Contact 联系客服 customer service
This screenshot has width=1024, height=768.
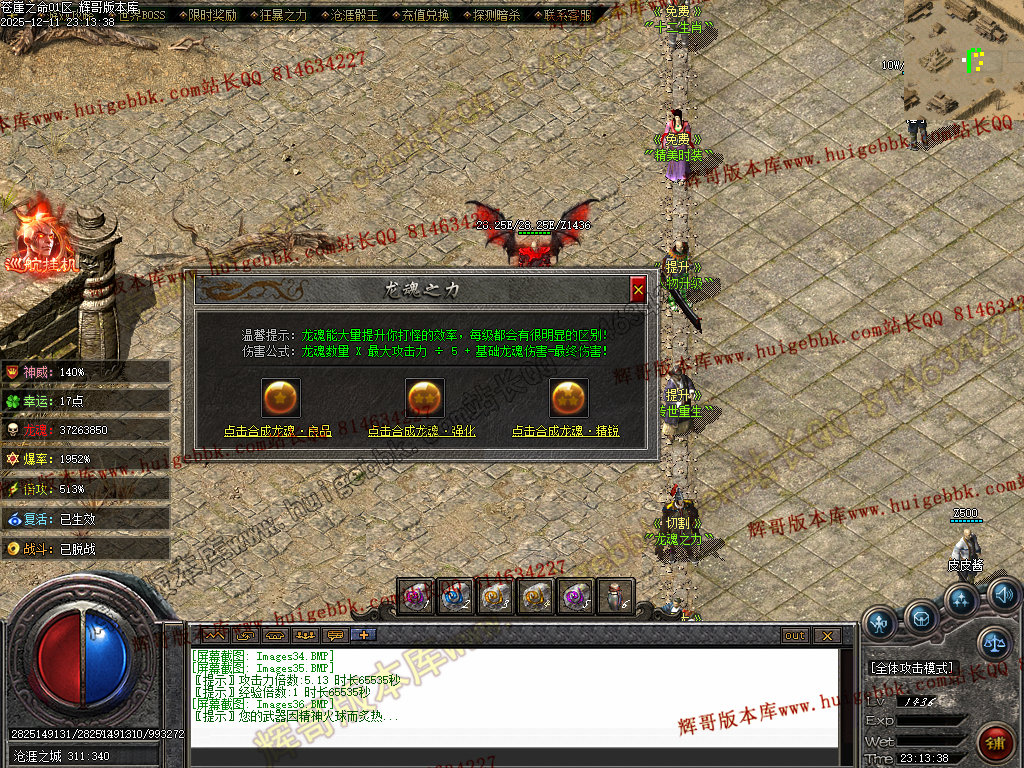click(567, 16)
